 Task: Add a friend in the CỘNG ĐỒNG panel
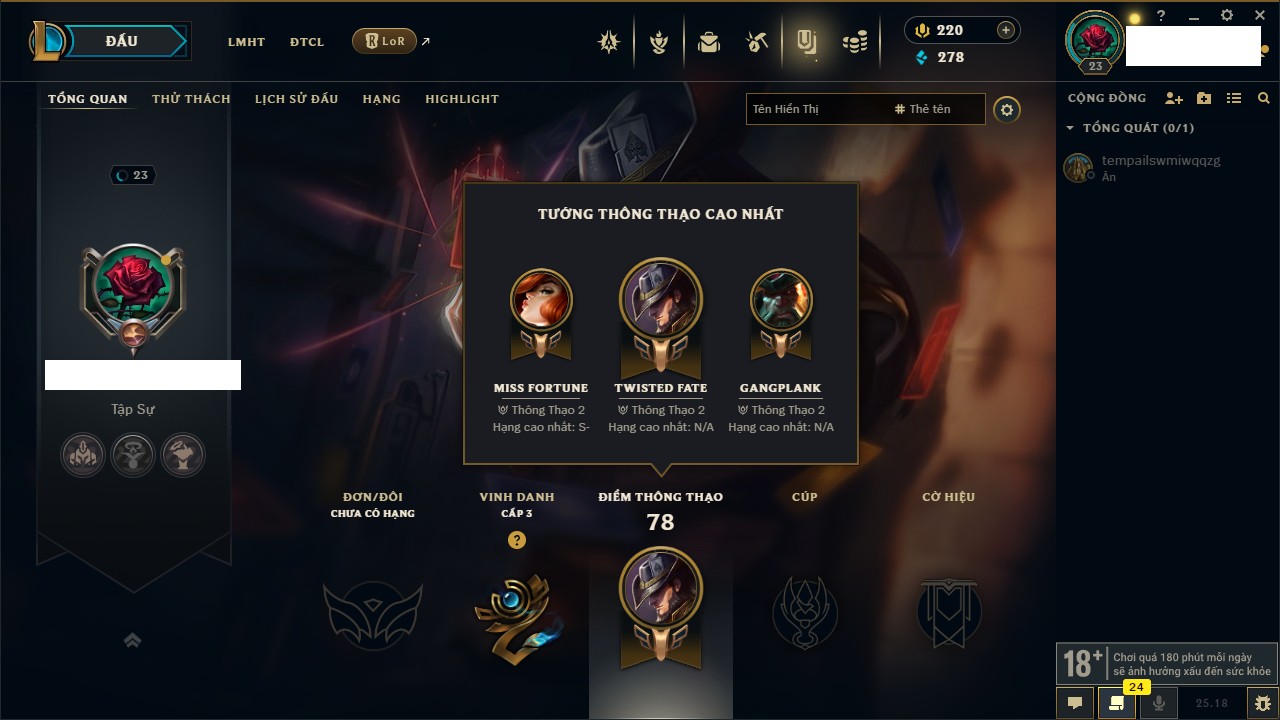pyautogui.click(x=1174, y=98)
